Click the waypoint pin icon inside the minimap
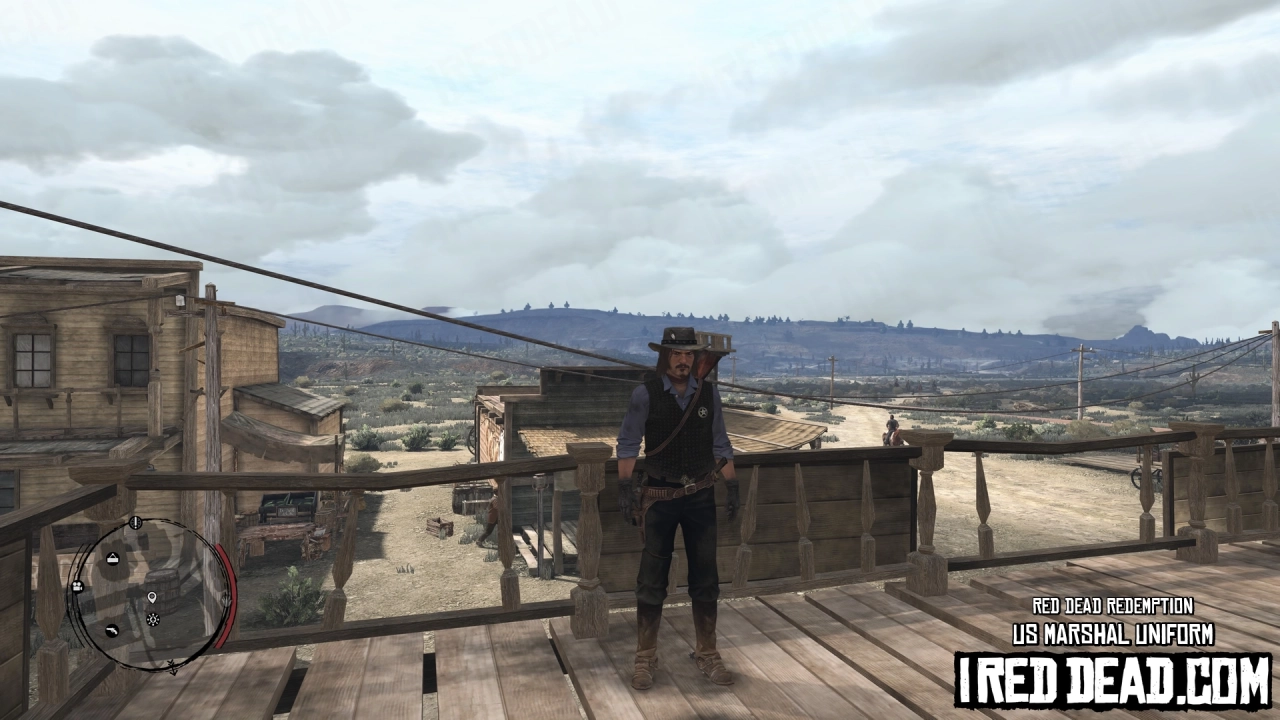Image resolution: width=1280 pixels, height=720 pixels. (x=152, y=598)
